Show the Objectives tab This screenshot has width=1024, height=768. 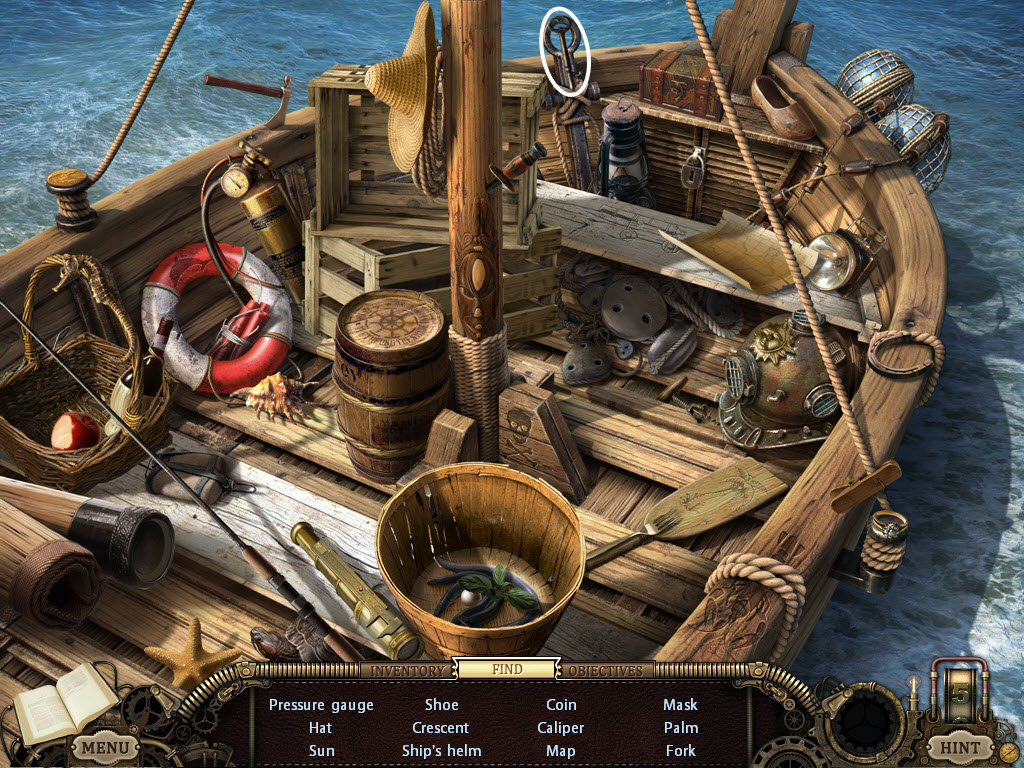605,670
